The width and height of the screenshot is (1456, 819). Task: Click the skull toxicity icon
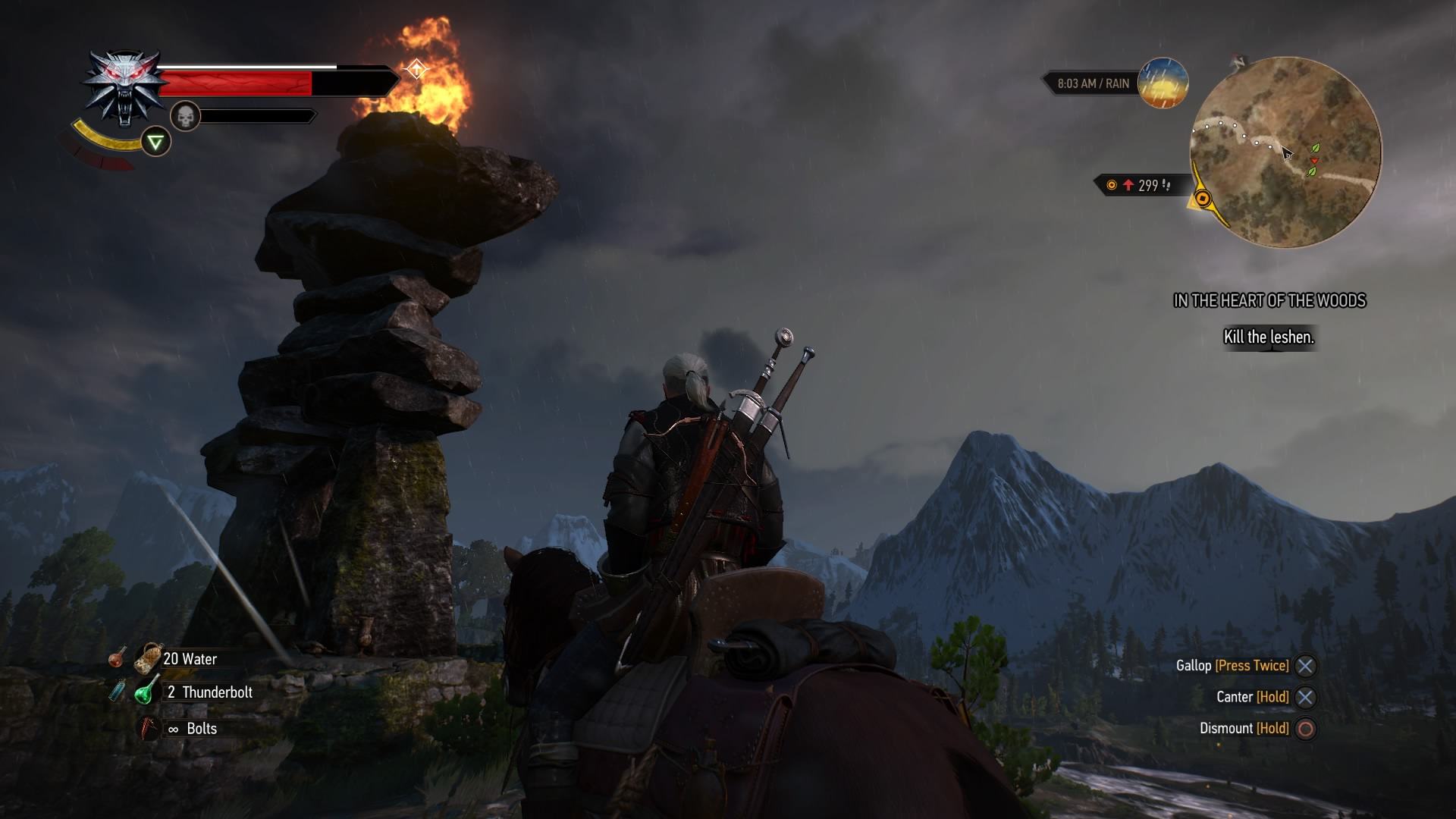click(x=185, y=116)
